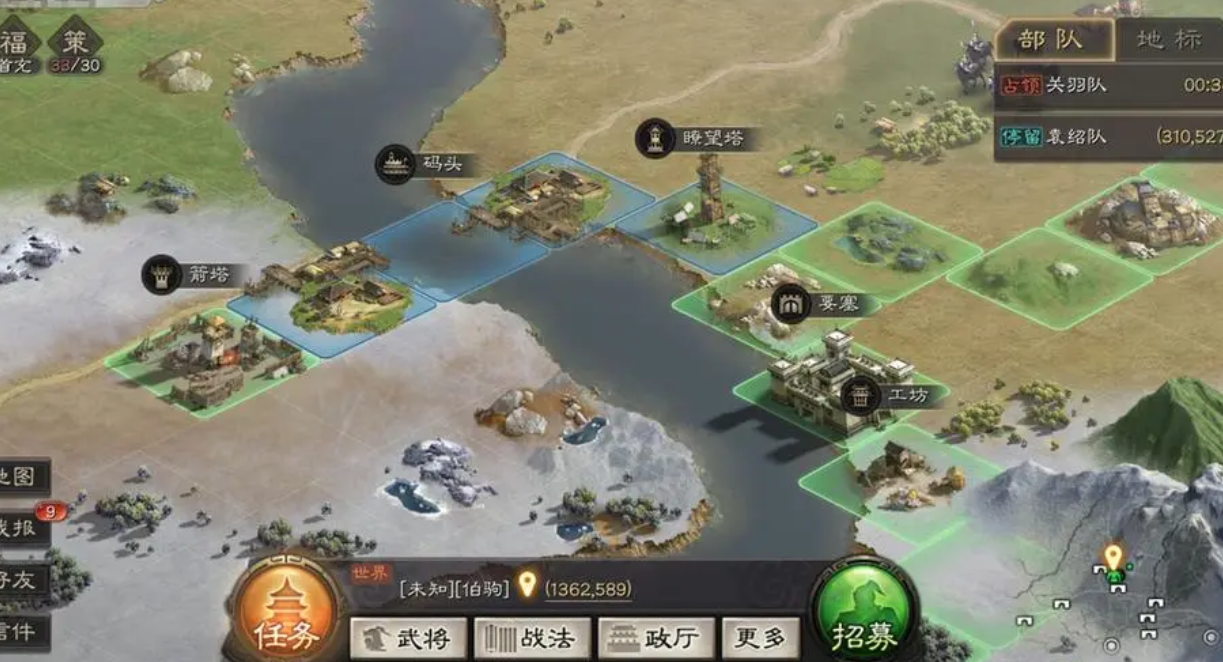Open the 武将 generals menu
1223x662 pixels.
click(408, 638)
